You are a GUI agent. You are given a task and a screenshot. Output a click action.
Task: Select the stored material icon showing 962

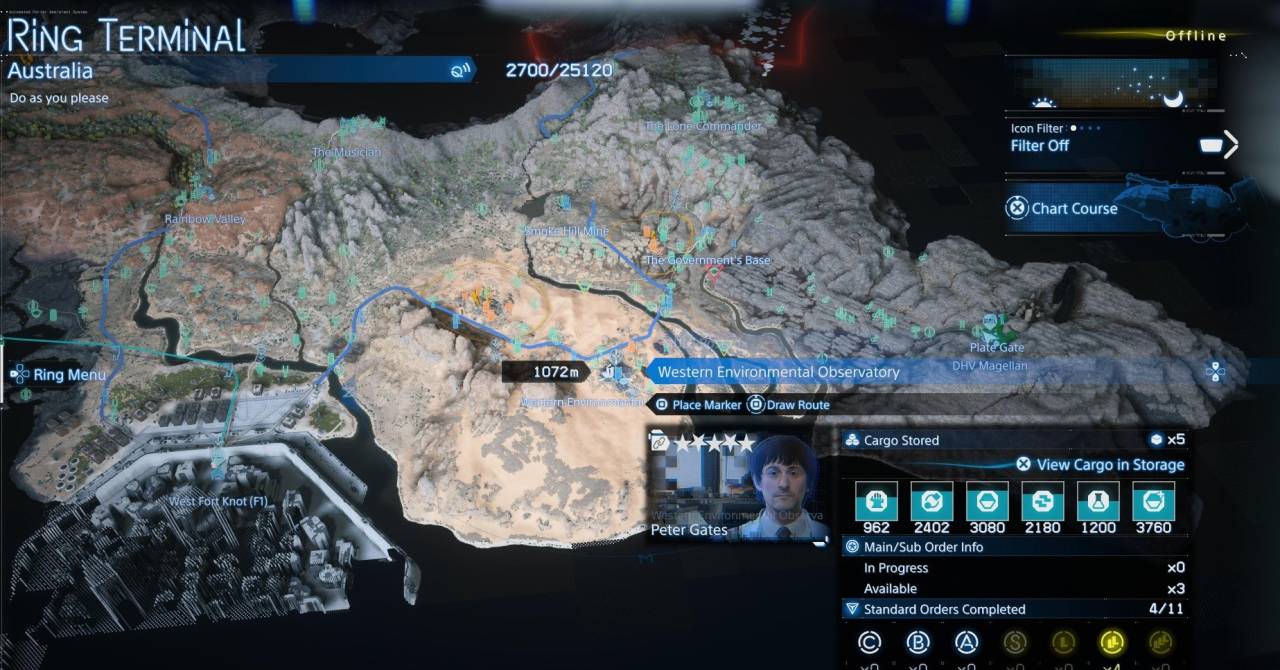(x=876, y=500)
